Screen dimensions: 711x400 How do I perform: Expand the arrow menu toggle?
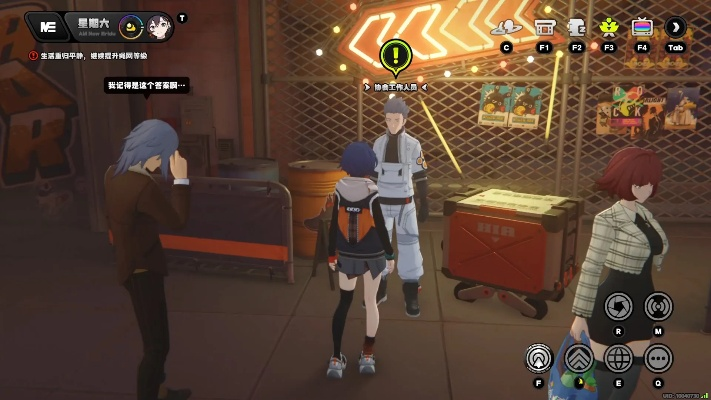pos(675,27)
